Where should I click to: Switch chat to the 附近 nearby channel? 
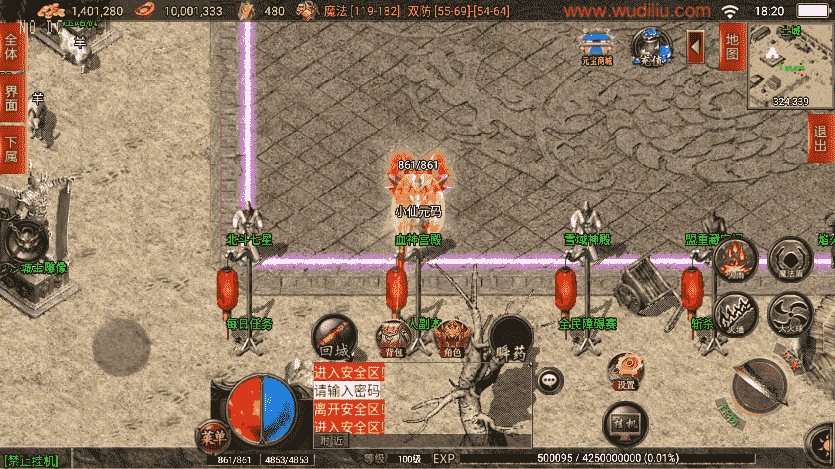click(x=331, y=440)
